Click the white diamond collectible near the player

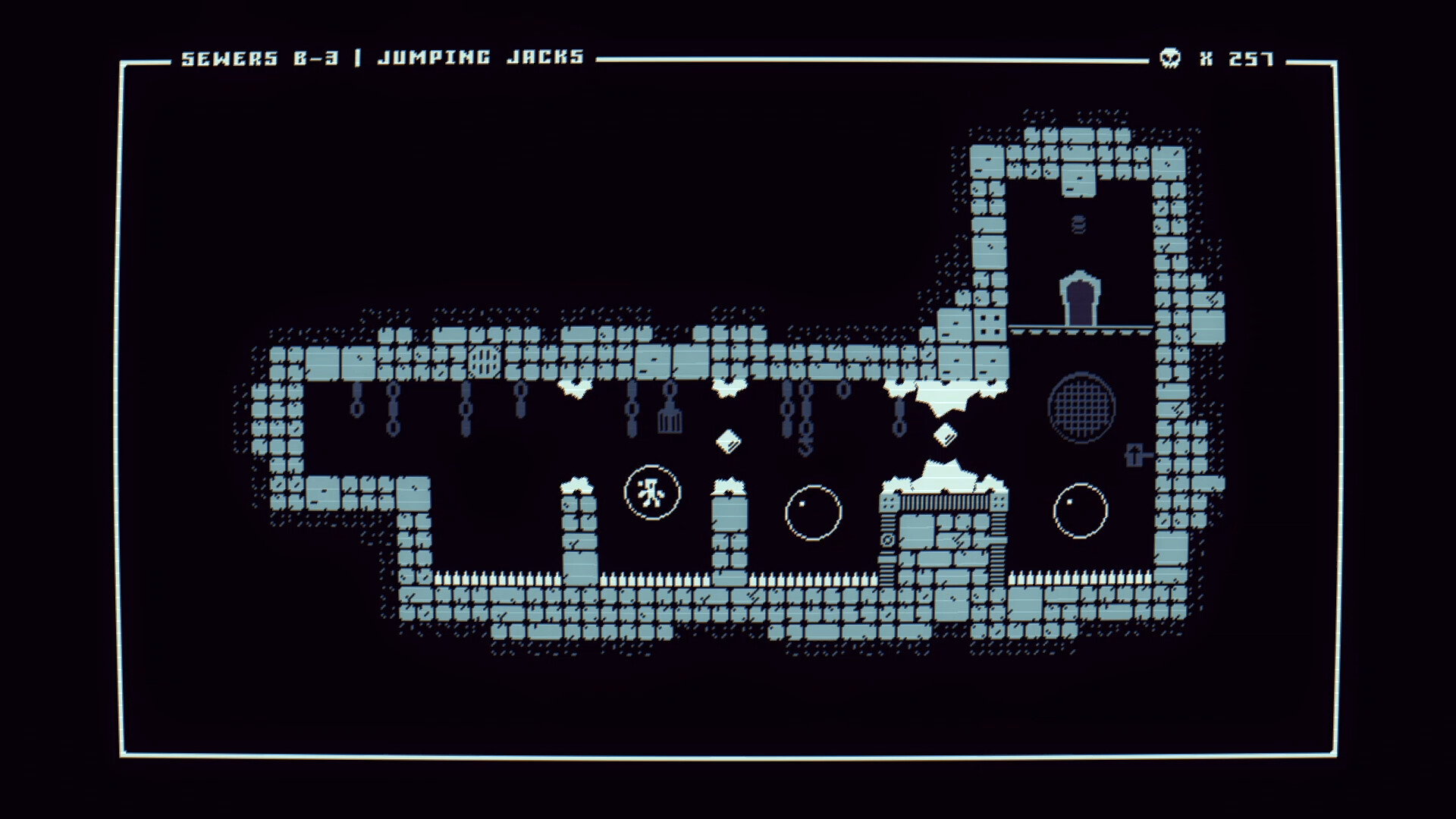pyautogui.click(x=730, y=440)
